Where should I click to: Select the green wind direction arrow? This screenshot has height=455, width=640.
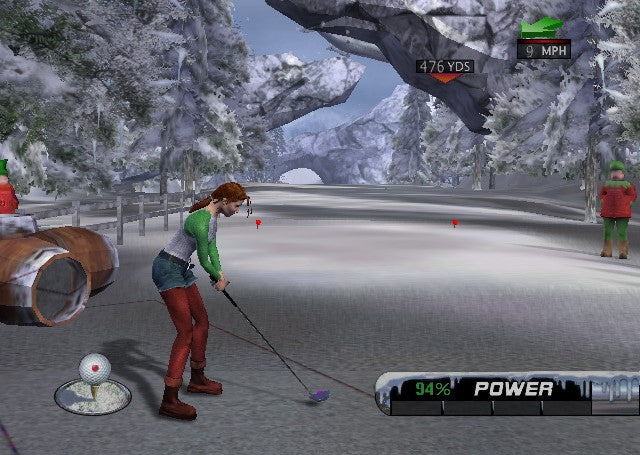[x=541, y=27]
